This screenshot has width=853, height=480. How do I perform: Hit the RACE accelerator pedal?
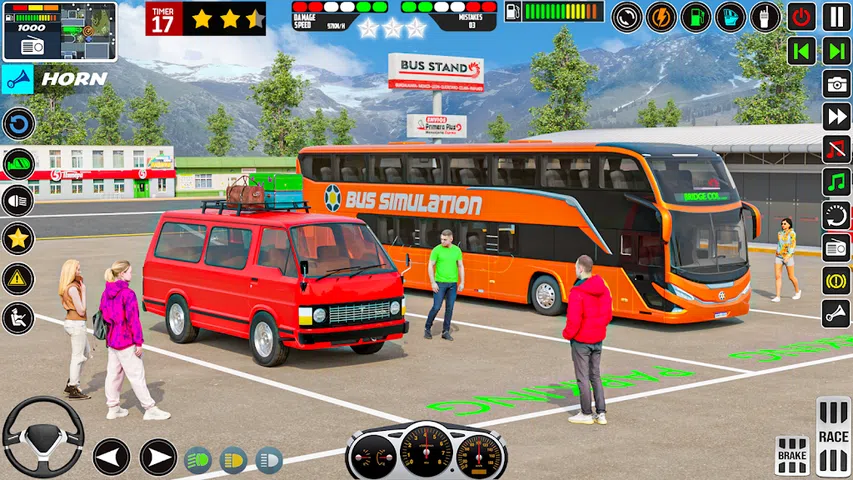(x=833, y=437)
